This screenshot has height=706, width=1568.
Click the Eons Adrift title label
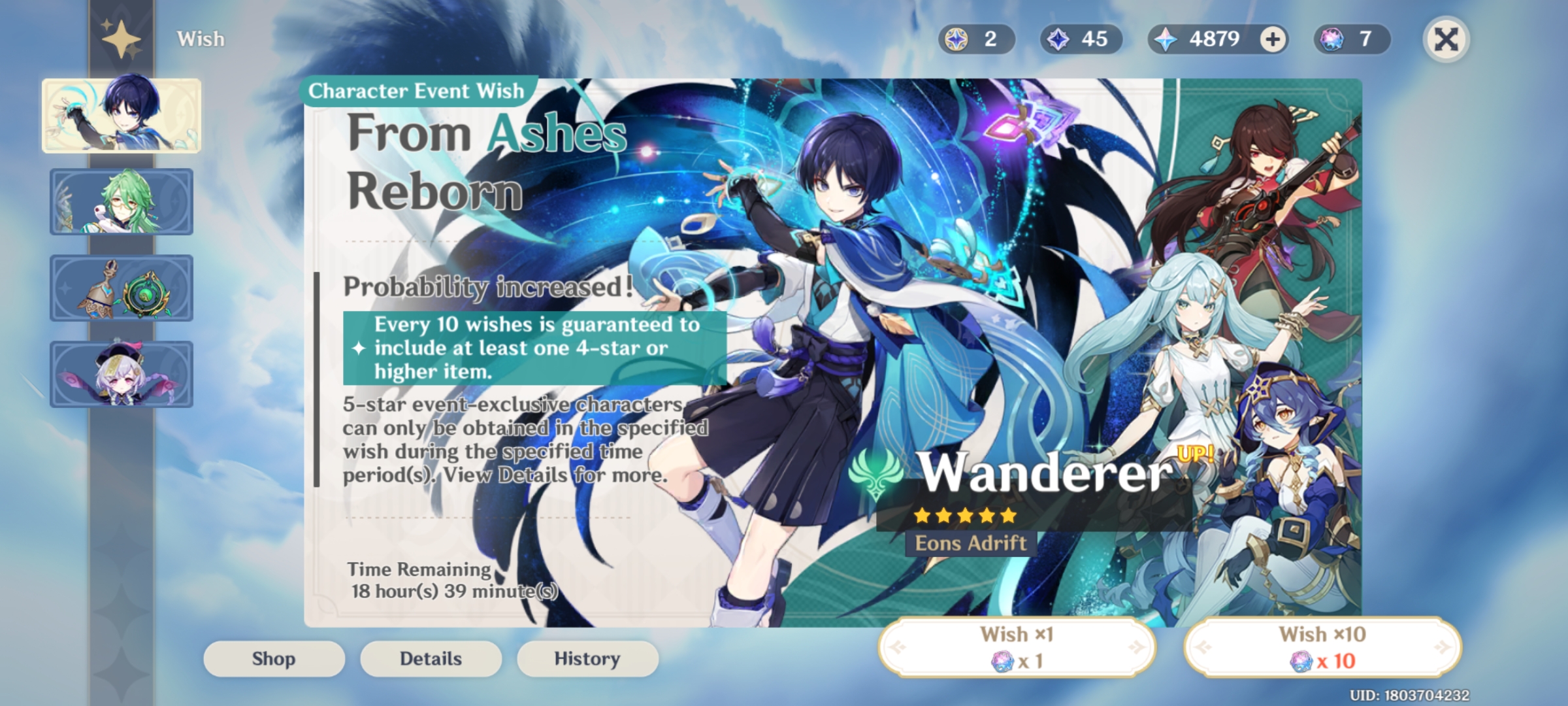[x=972, y=542]
